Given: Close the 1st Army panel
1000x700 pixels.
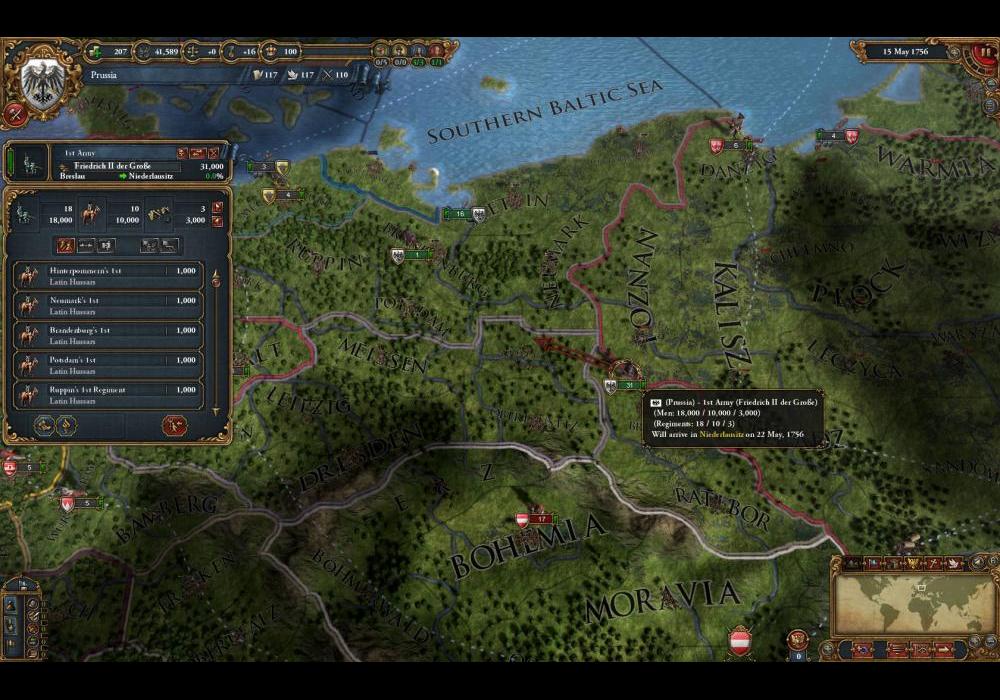Looking at the screenshot, I should [213, 153].
